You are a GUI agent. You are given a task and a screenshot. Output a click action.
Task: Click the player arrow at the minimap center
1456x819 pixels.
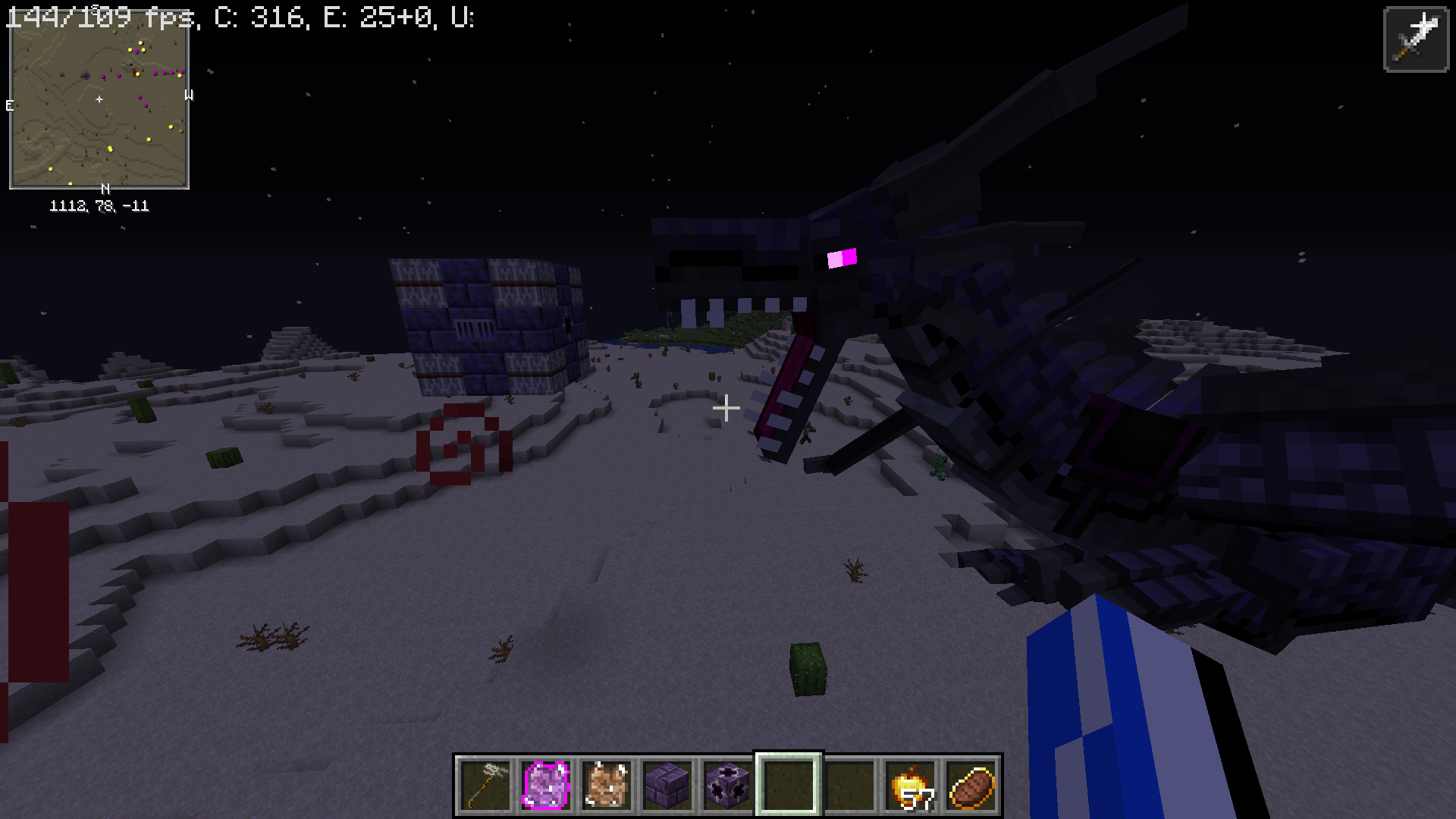pyautogui.click(x=101, y=99)
